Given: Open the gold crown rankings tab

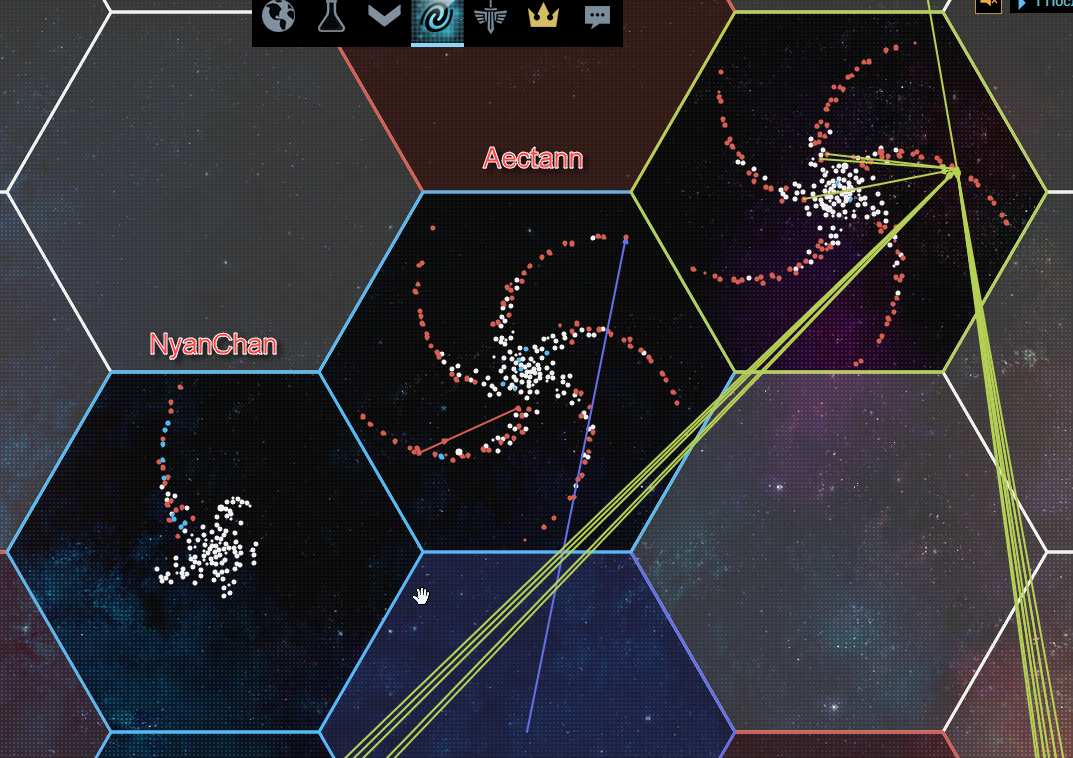Looking at the screenshot, I should (x=543, y=17).
